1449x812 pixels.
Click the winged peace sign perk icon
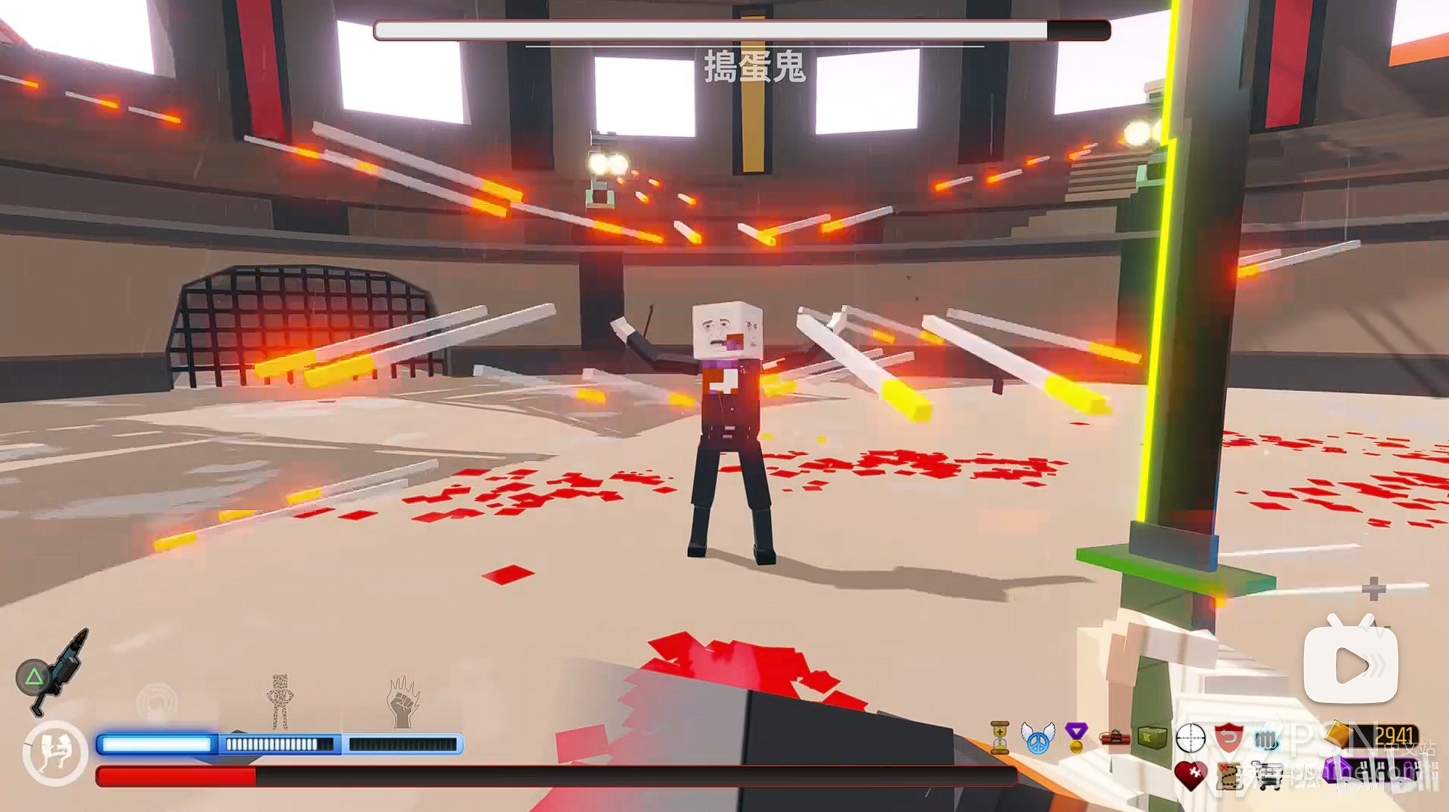[1038, 738]
